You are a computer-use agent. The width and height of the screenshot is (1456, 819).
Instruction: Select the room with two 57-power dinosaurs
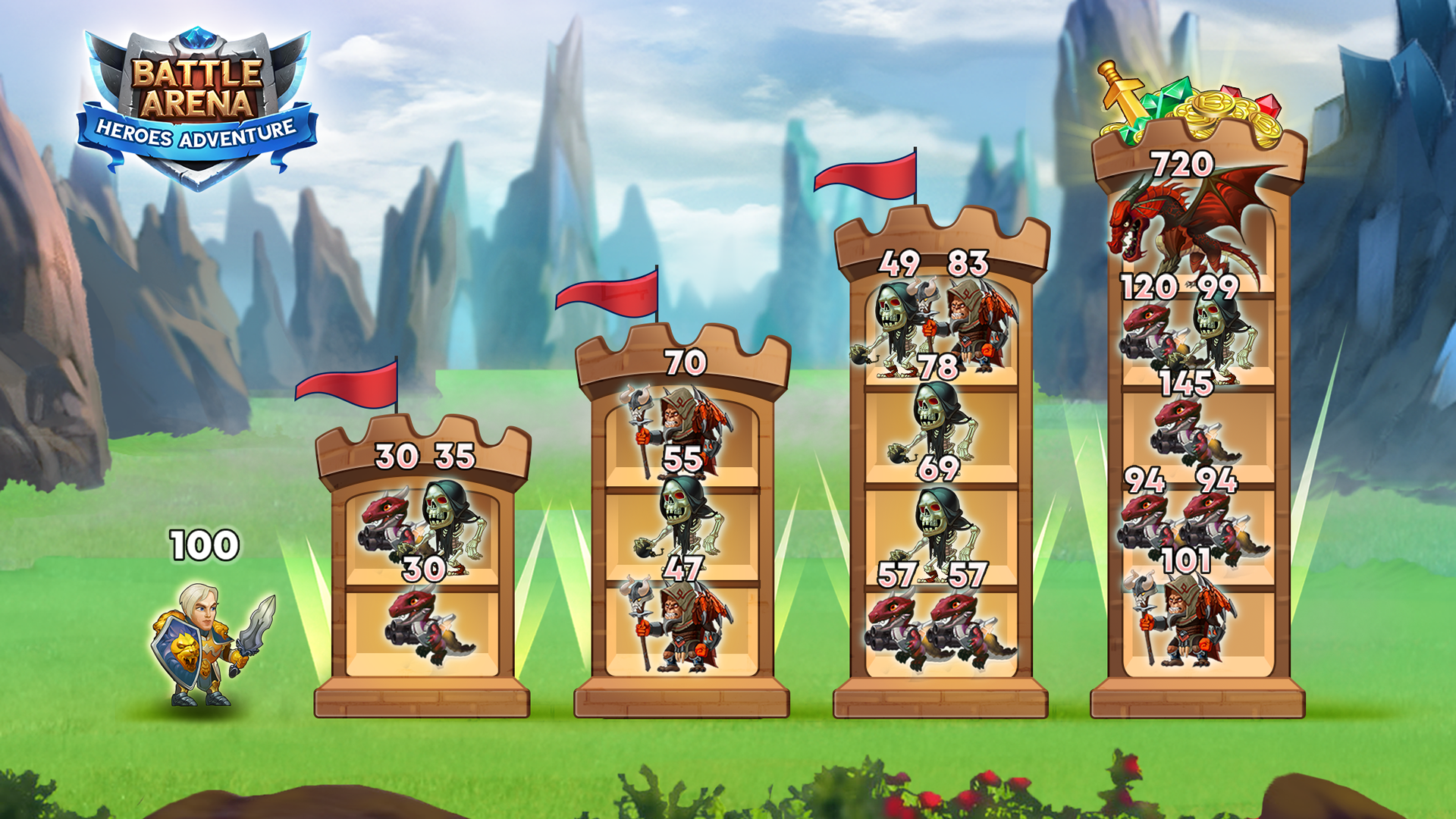coord(940,631)
